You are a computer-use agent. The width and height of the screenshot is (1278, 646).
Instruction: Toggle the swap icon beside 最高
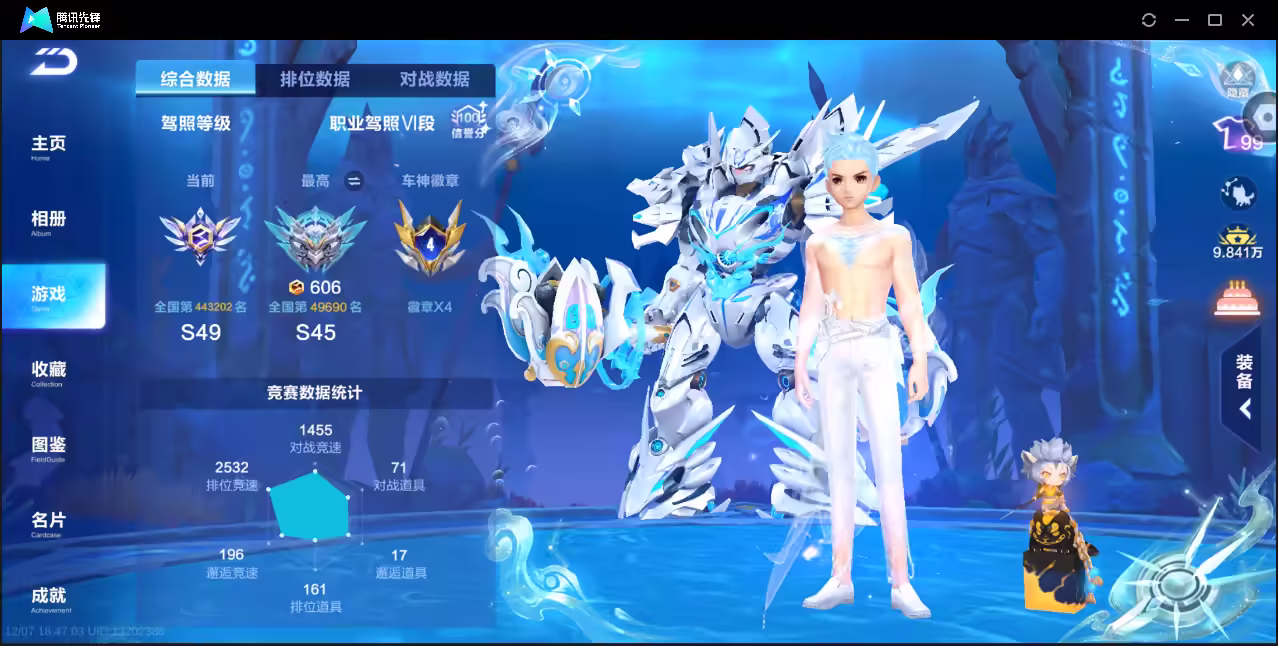[353, 181]
